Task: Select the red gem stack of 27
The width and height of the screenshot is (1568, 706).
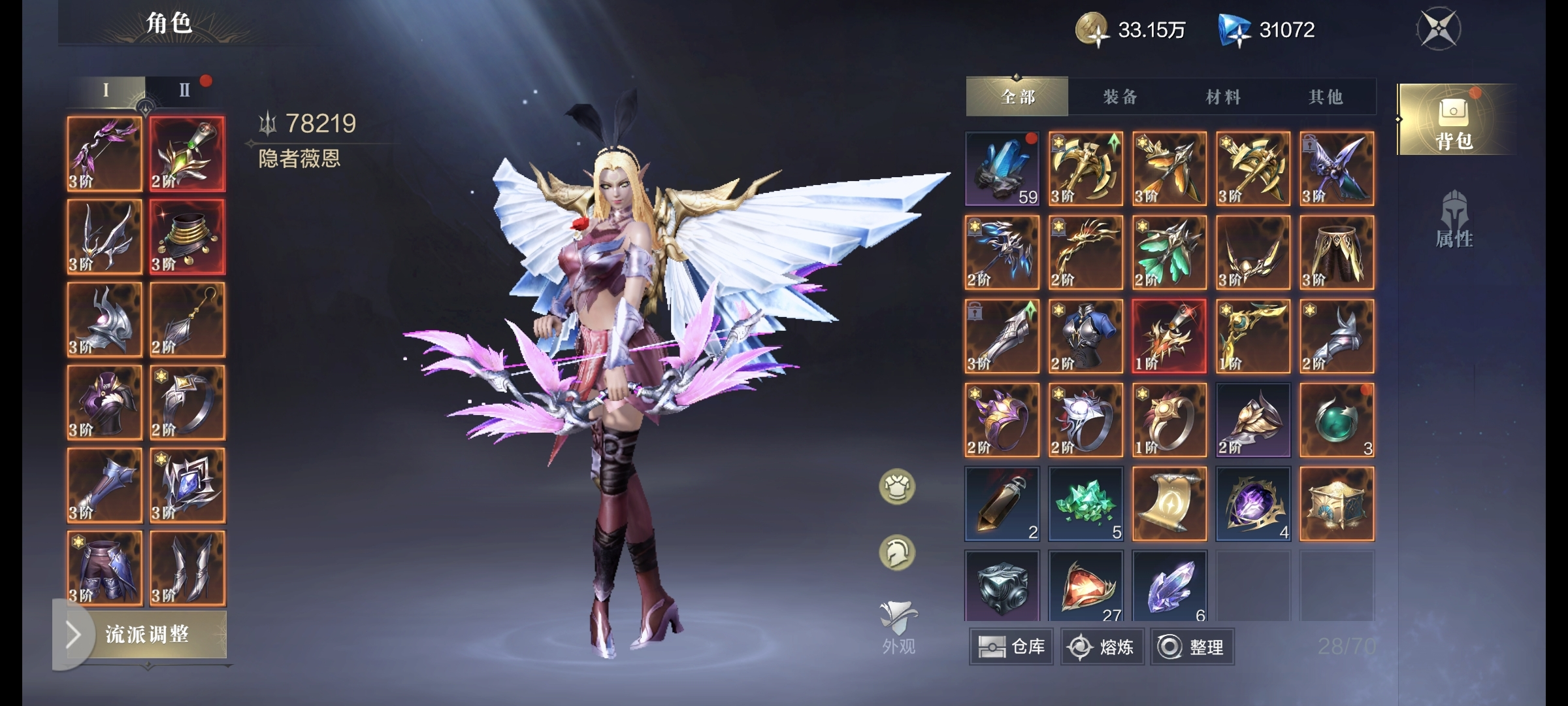Action: (x=1086, y=586)
